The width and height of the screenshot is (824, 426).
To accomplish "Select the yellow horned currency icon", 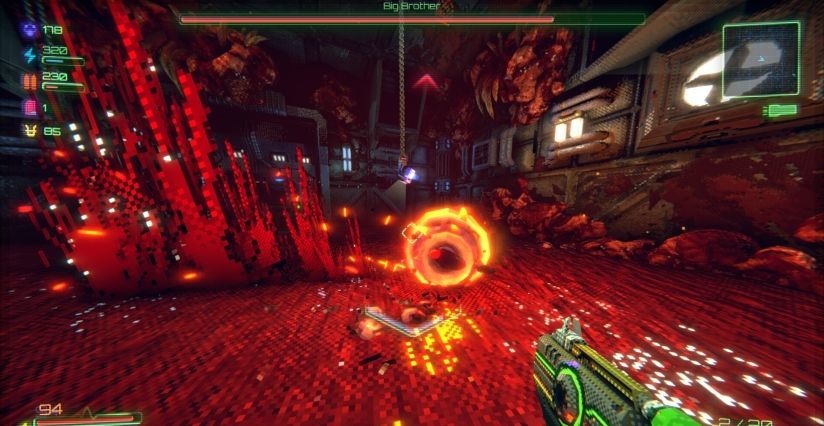I will point(28,131).
